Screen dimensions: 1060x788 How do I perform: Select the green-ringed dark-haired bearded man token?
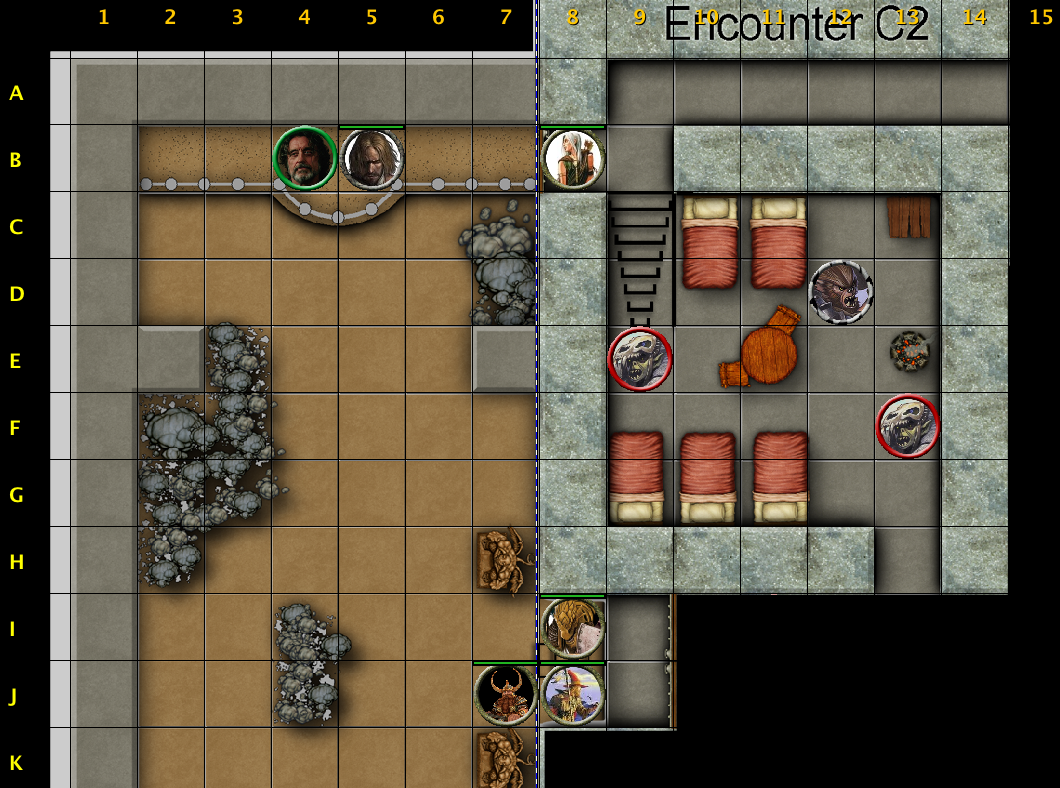[304, 158]
